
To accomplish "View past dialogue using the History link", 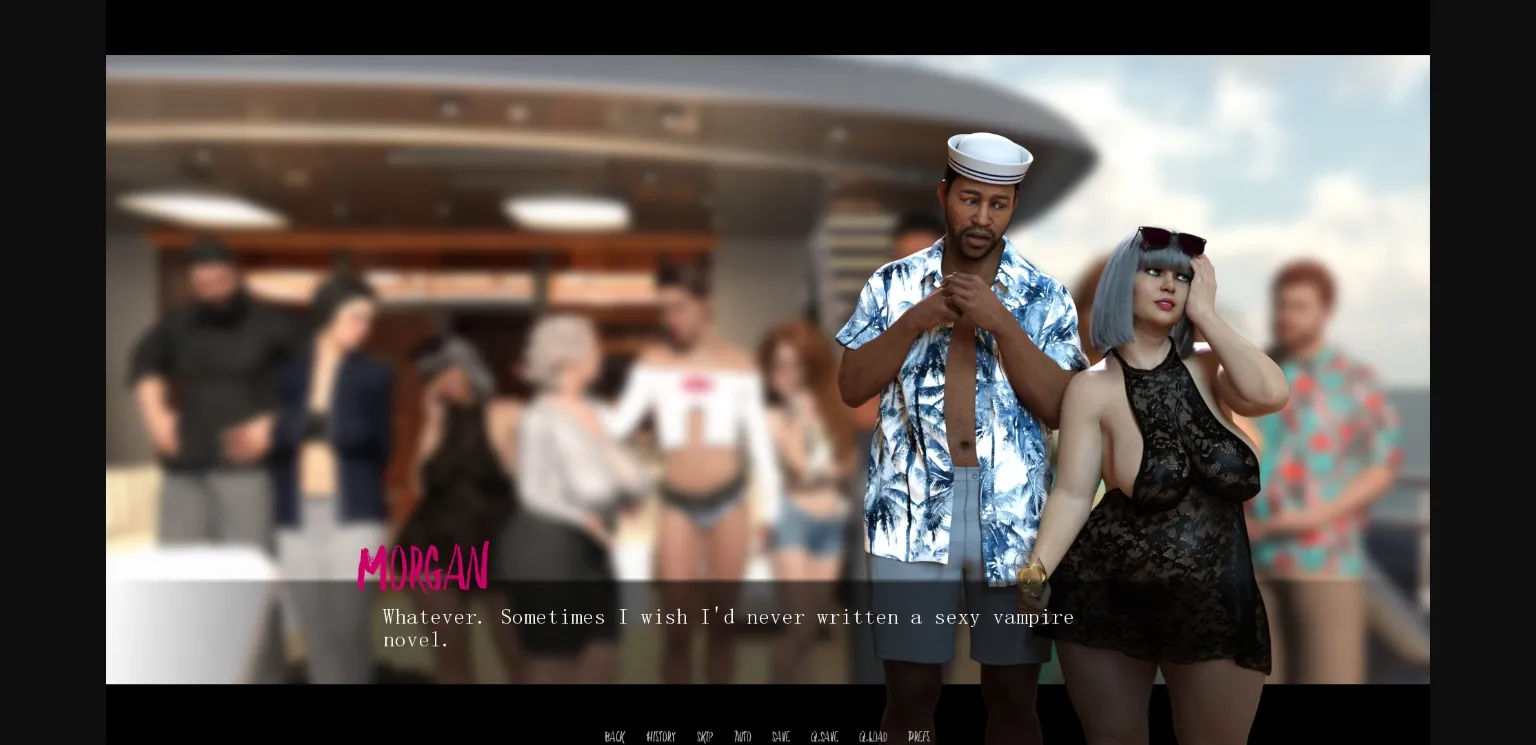I will pyautogui.click(x=660, y=737).
